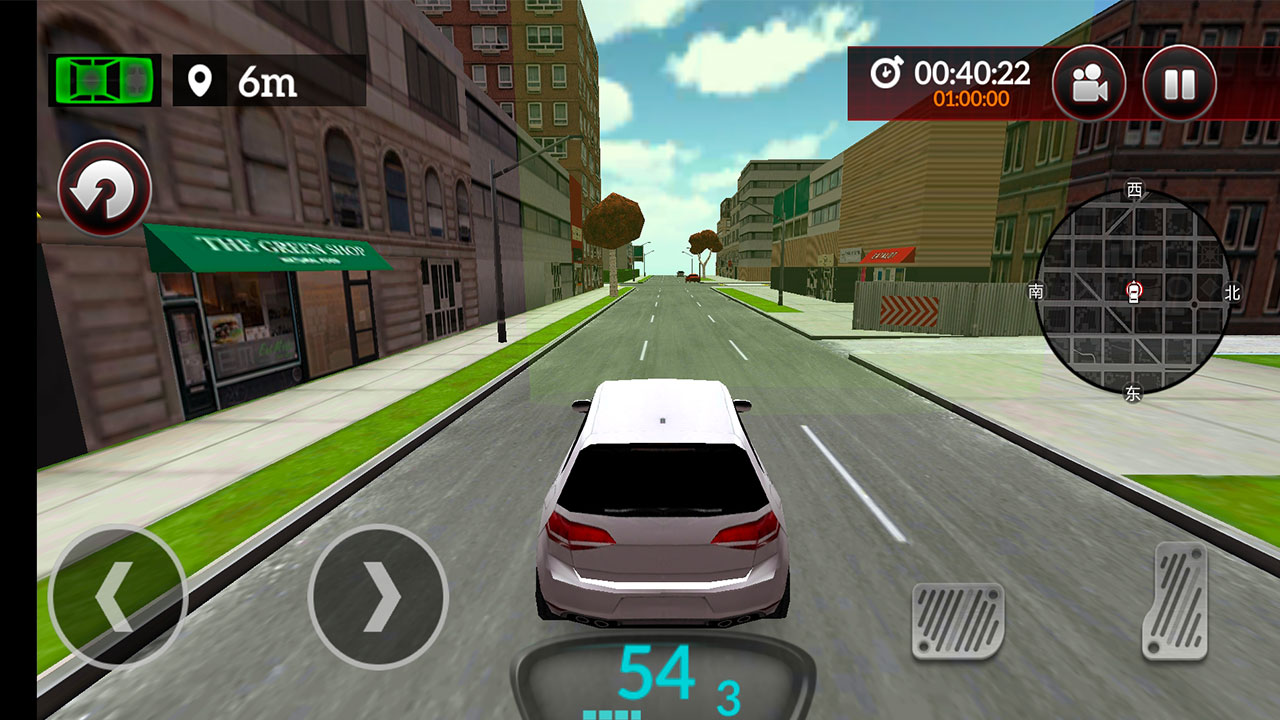Steer right with the right arrow button
This screenshot has height=720, width=1280.
[x=378, y=597]
